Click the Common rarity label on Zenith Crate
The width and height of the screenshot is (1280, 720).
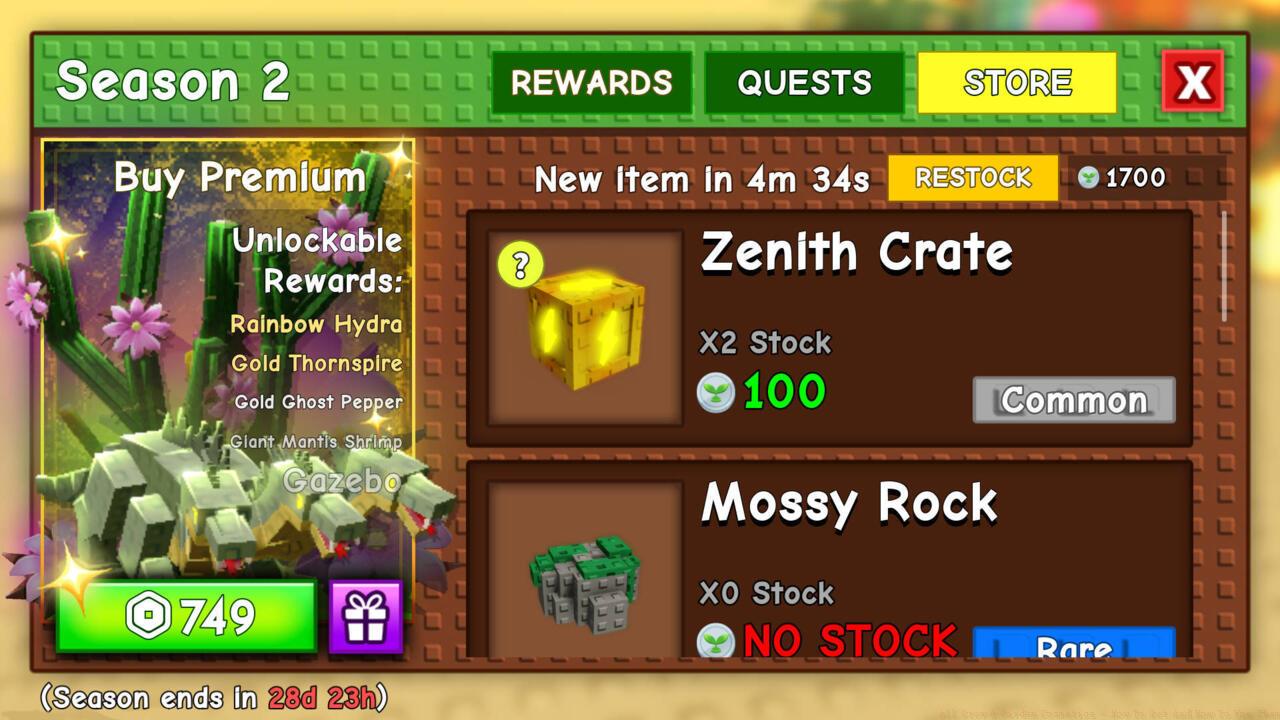tap(1073, 399)
